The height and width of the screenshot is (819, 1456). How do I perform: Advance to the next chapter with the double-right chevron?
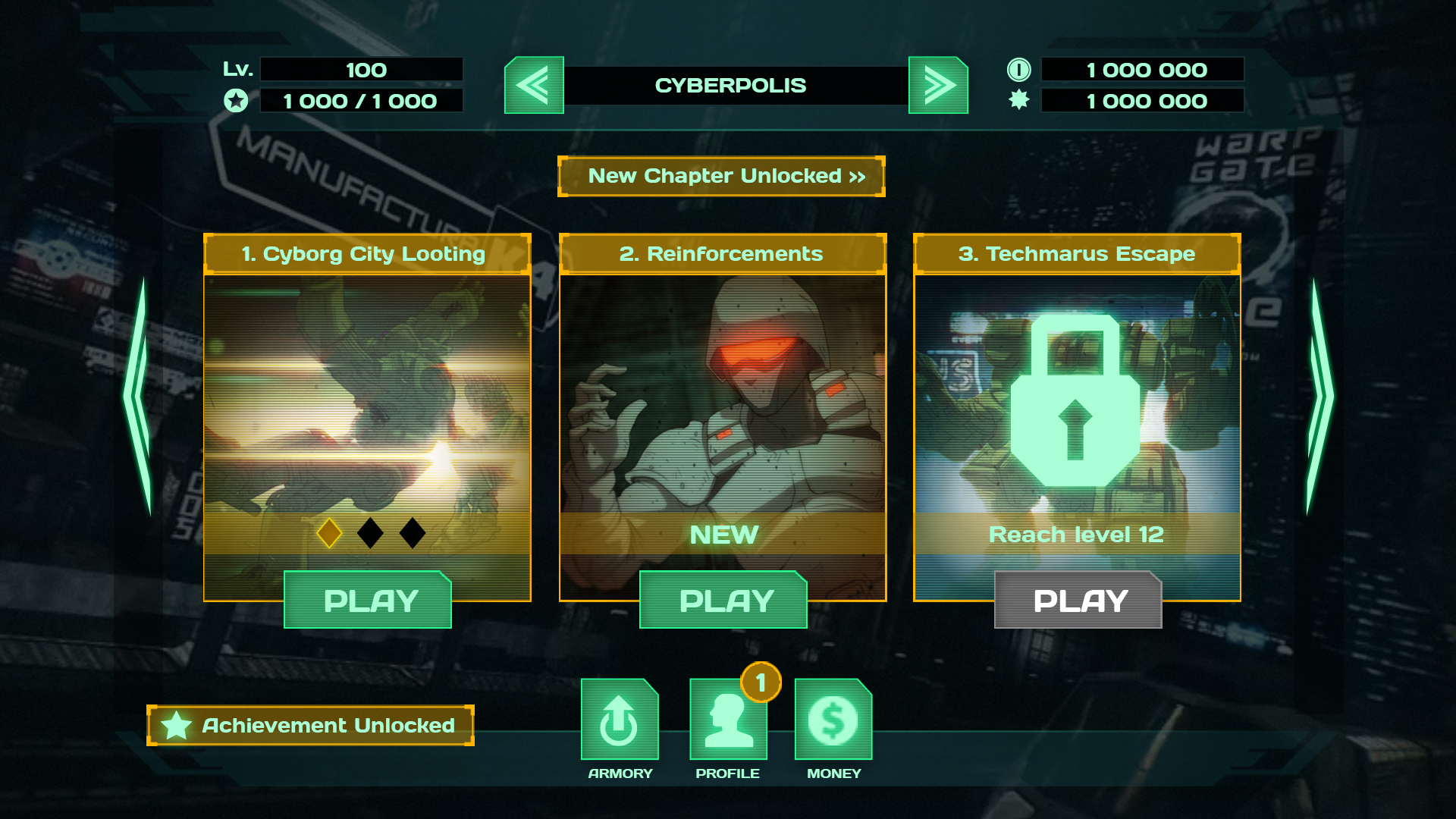[x=938, y=85]
